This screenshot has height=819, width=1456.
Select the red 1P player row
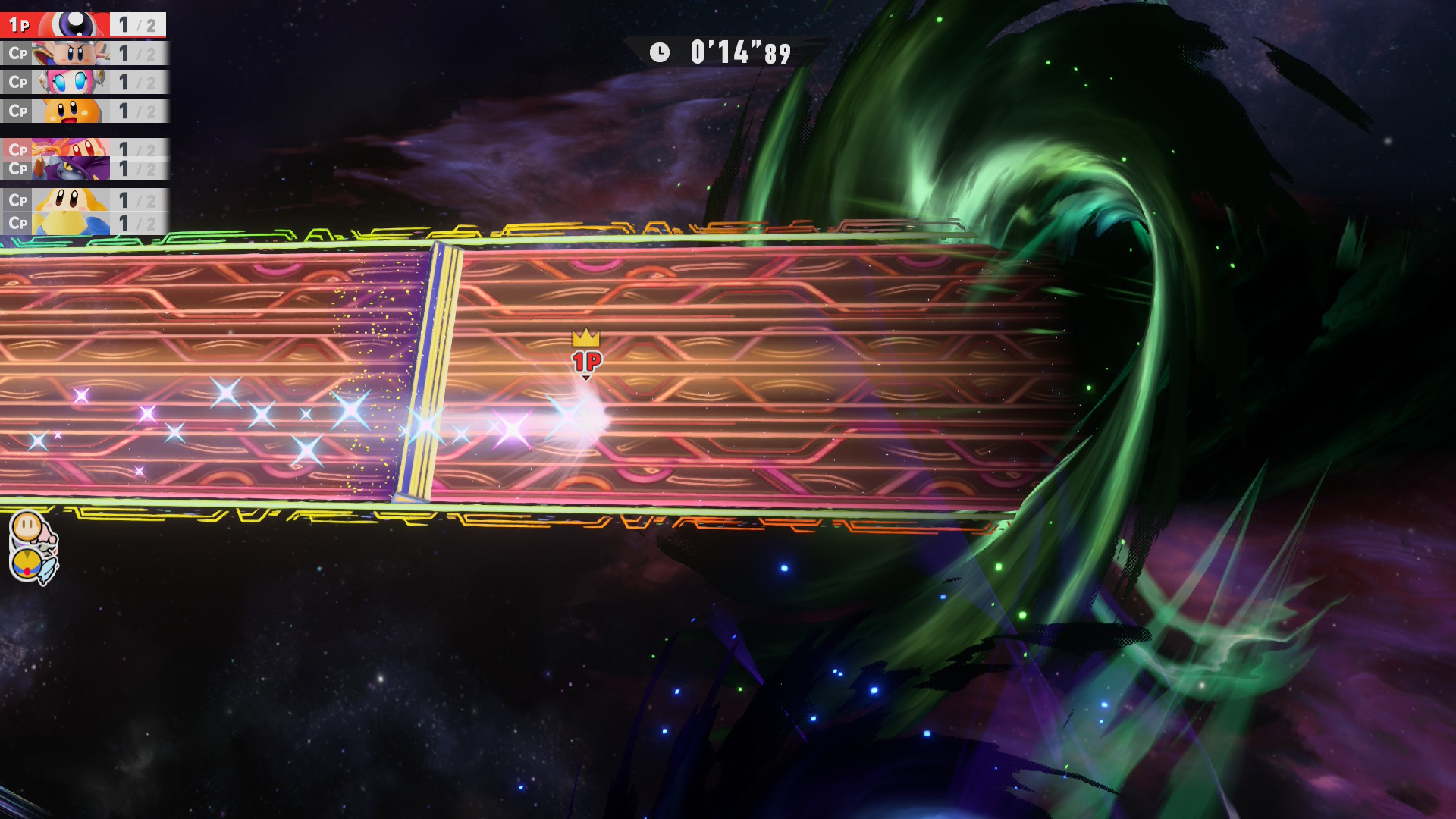83,25
